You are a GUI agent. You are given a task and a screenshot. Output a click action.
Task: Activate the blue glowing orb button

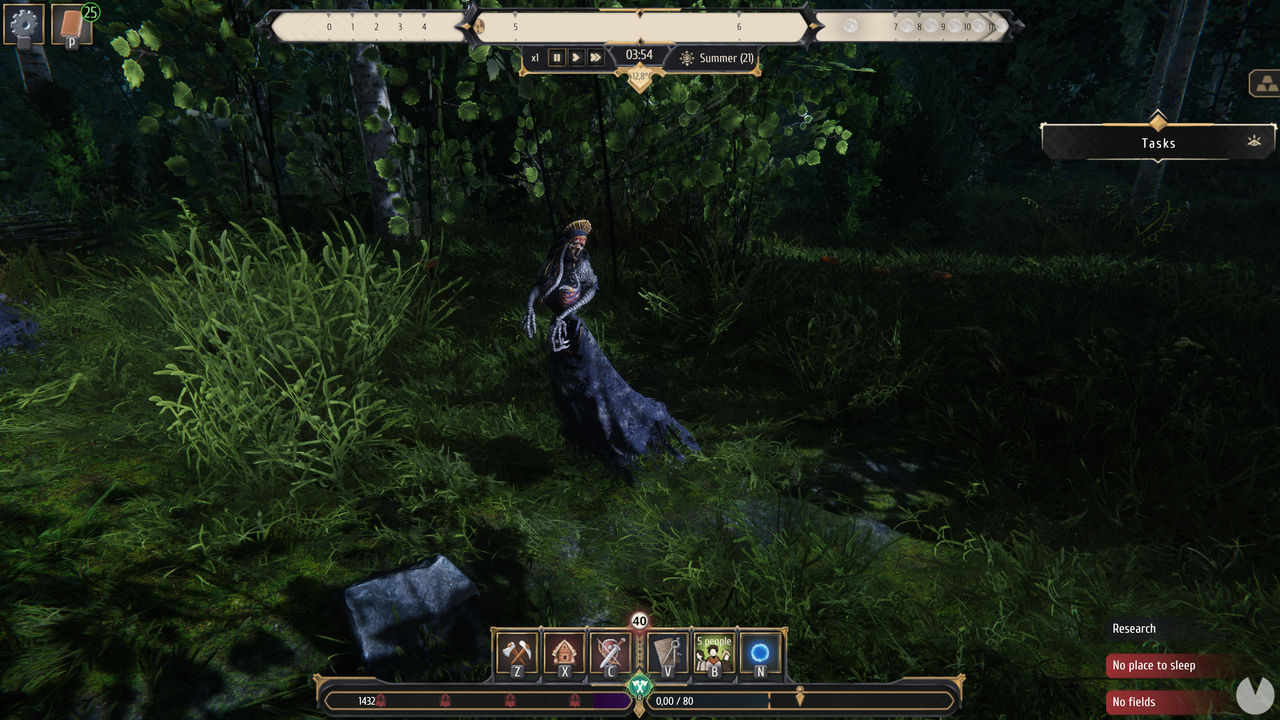click(x=760, y=653)
